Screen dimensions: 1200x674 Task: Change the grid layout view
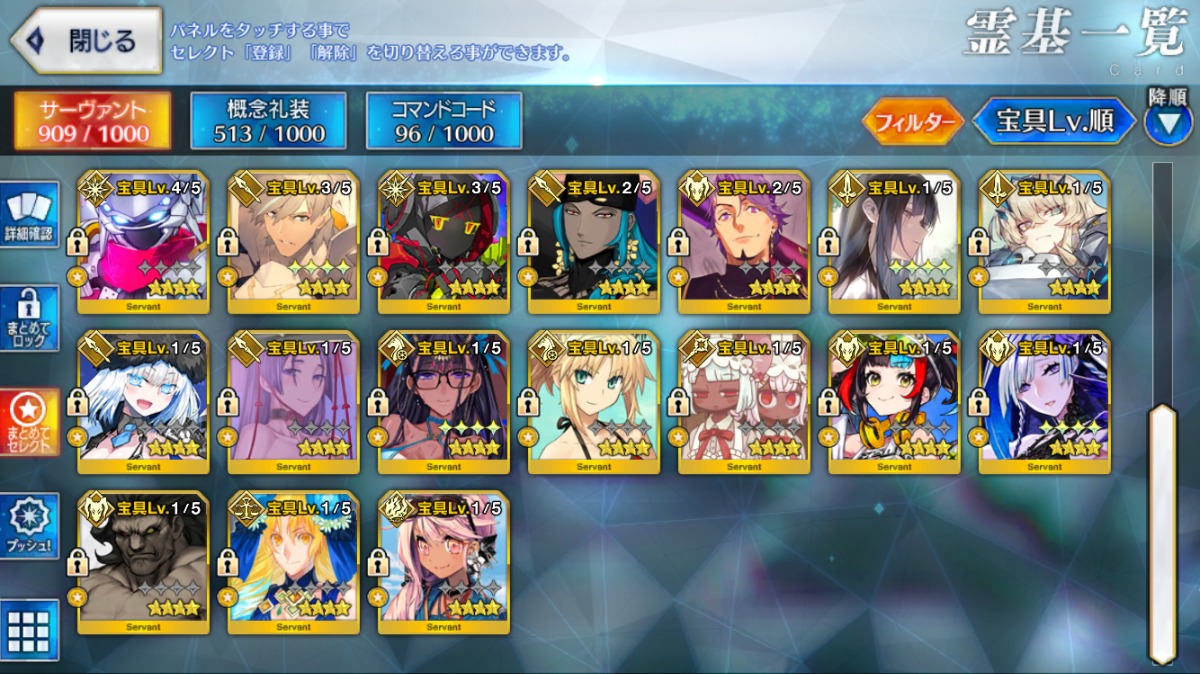point(29,629)
